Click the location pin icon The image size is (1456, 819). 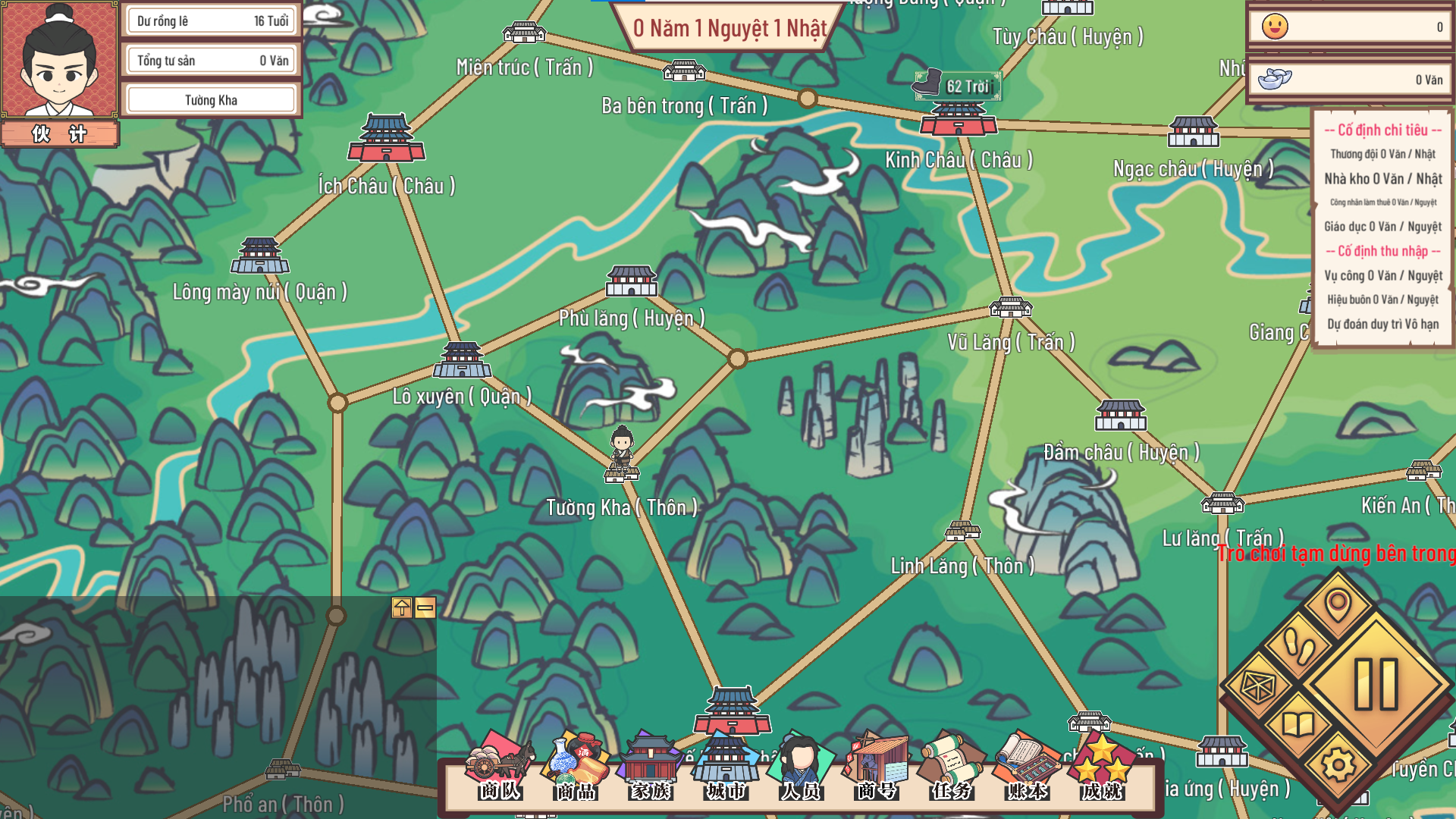(1338, 606)
